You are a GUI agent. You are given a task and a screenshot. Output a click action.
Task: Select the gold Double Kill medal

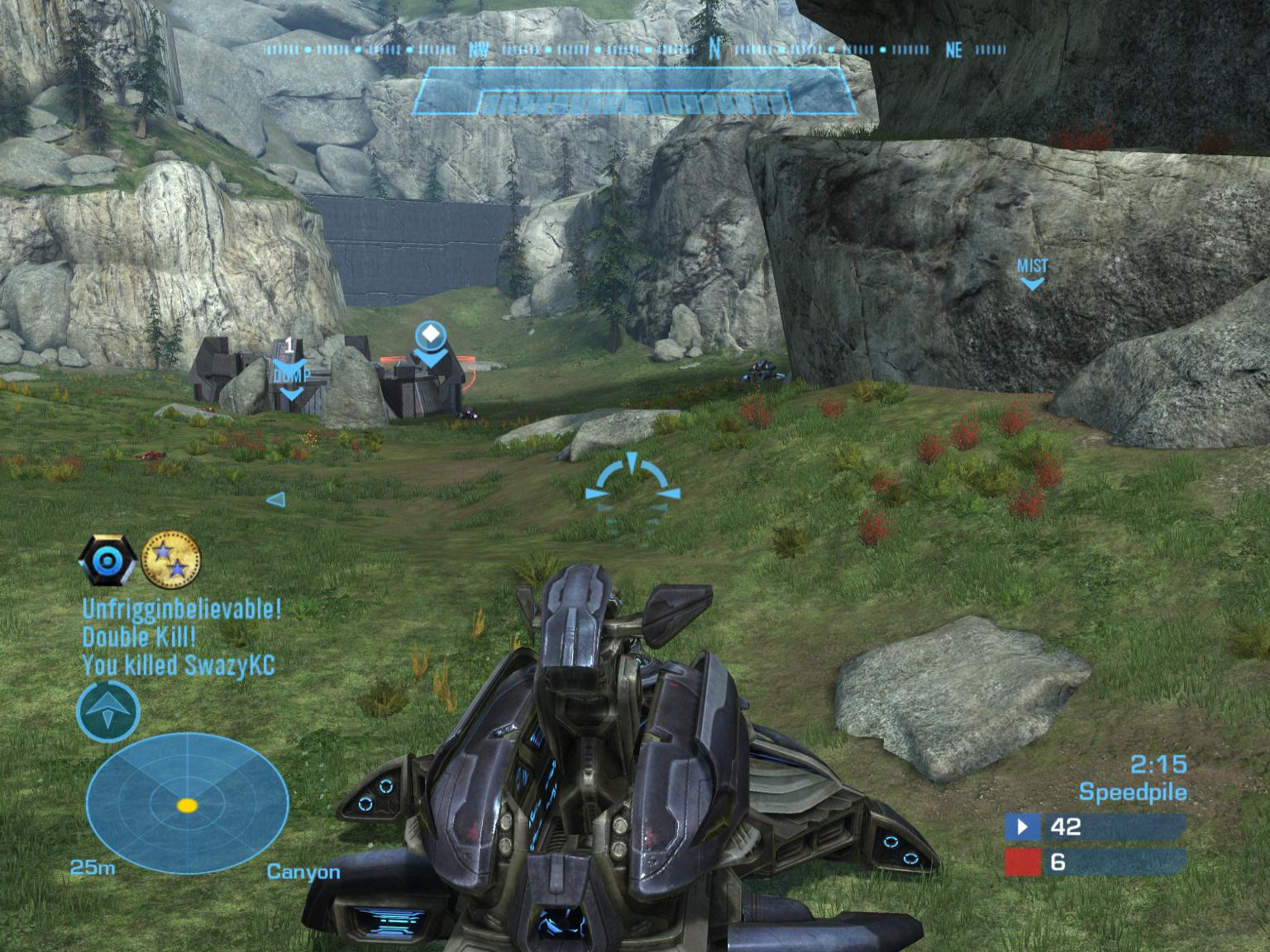pyautogui.click(x=171, y=559)
